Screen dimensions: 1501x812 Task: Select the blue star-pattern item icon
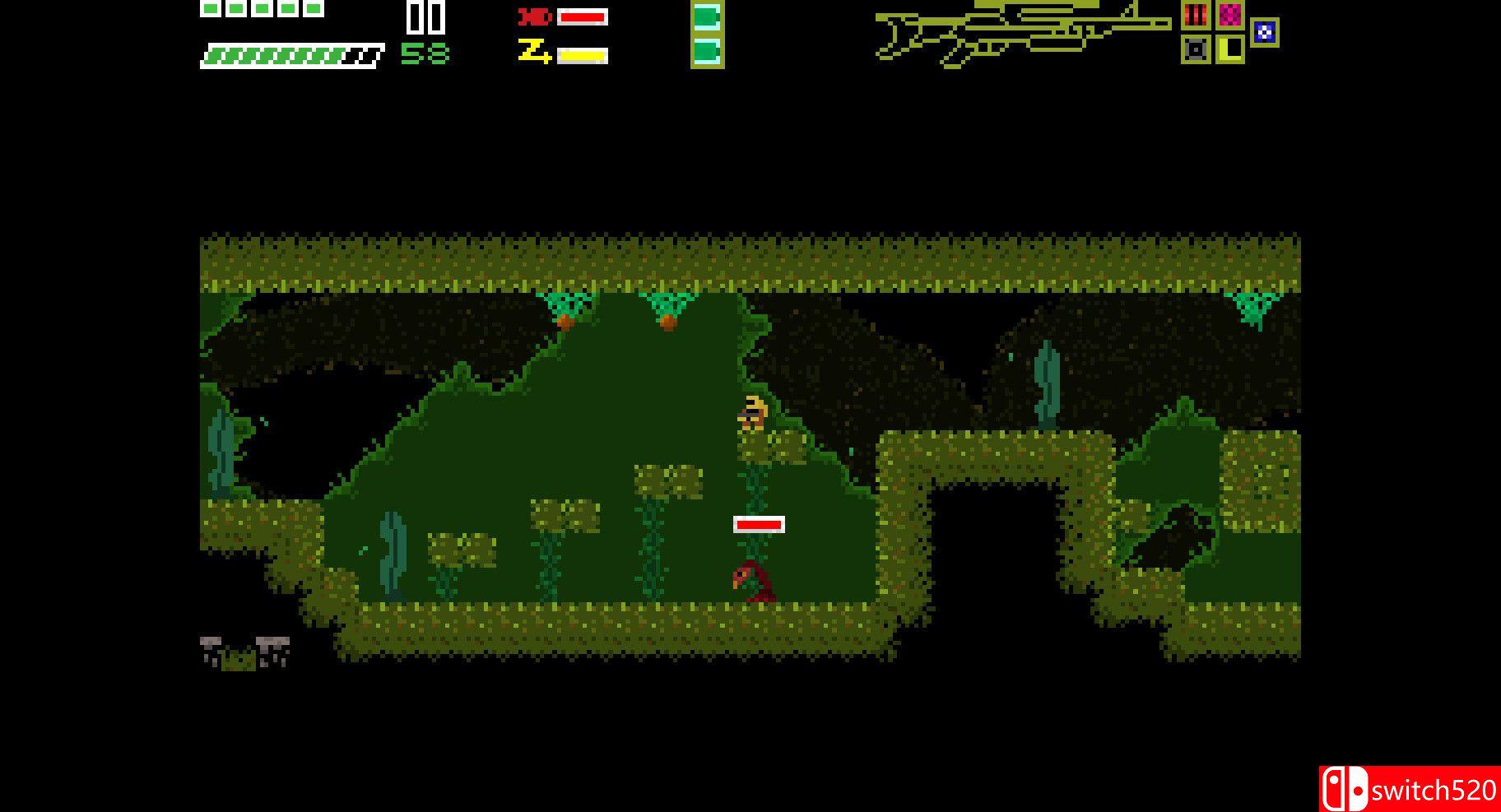1265,33
